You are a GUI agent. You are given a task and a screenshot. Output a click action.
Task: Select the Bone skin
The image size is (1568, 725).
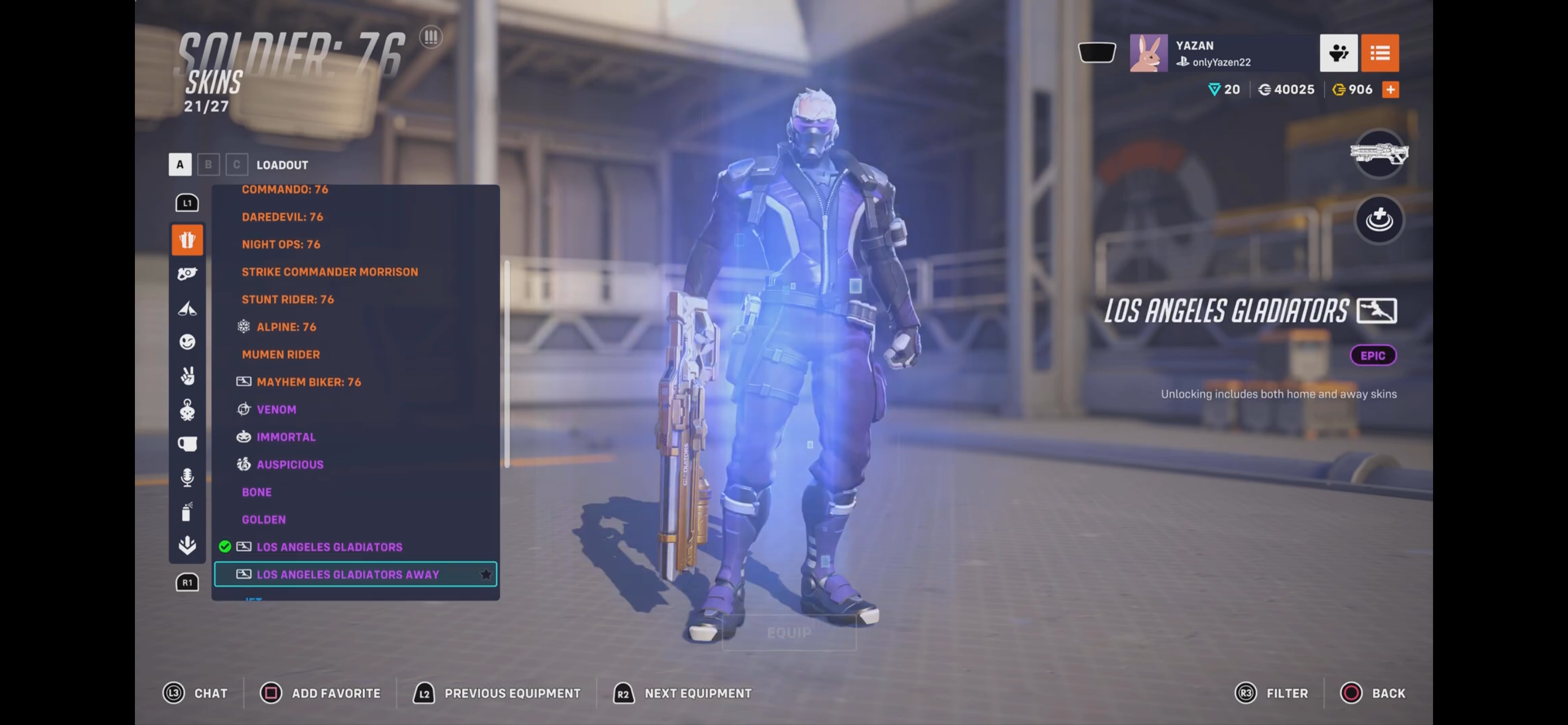pos(257,492)
